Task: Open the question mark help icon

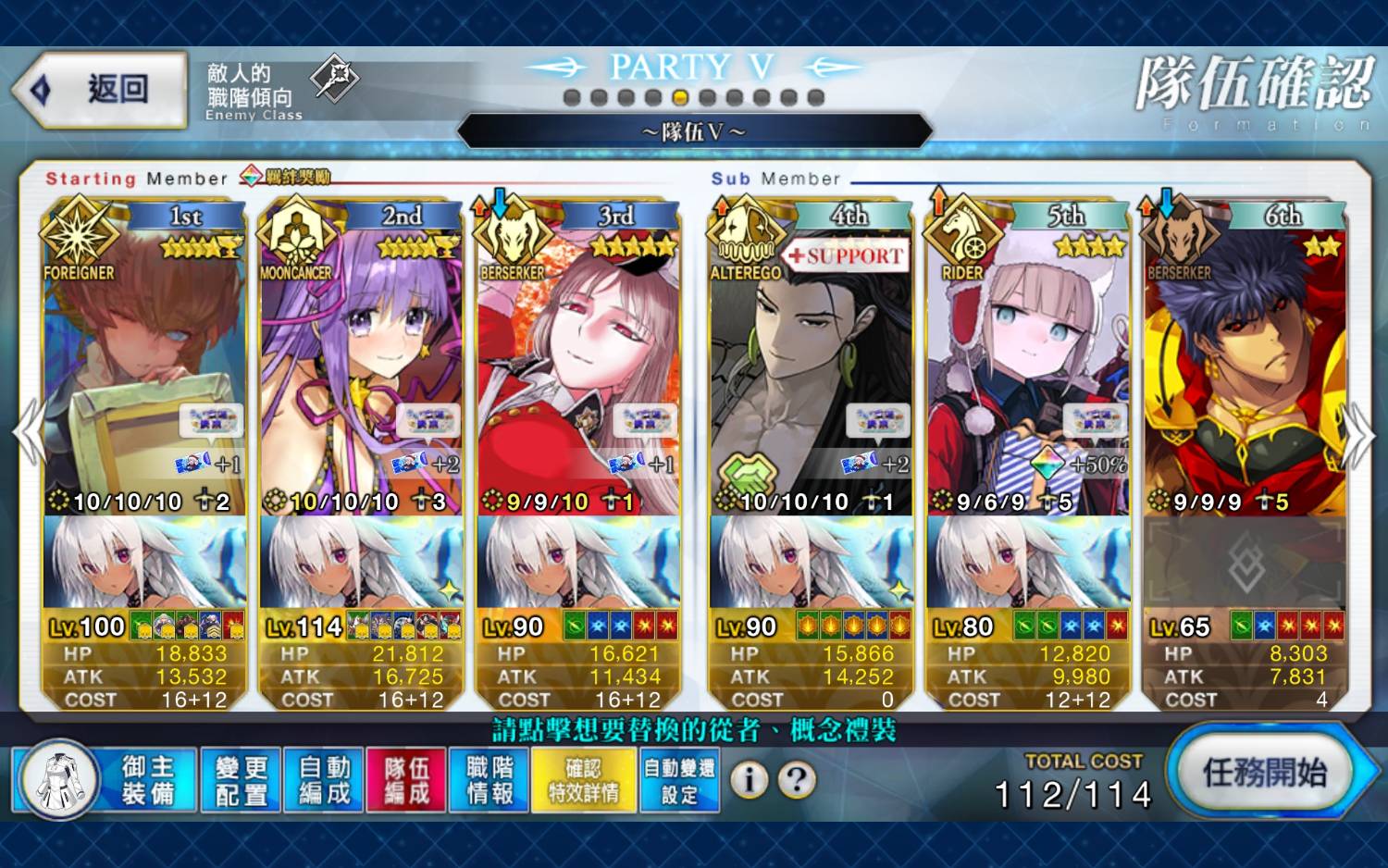Action: pyautogui.click(x=796, y=780)
